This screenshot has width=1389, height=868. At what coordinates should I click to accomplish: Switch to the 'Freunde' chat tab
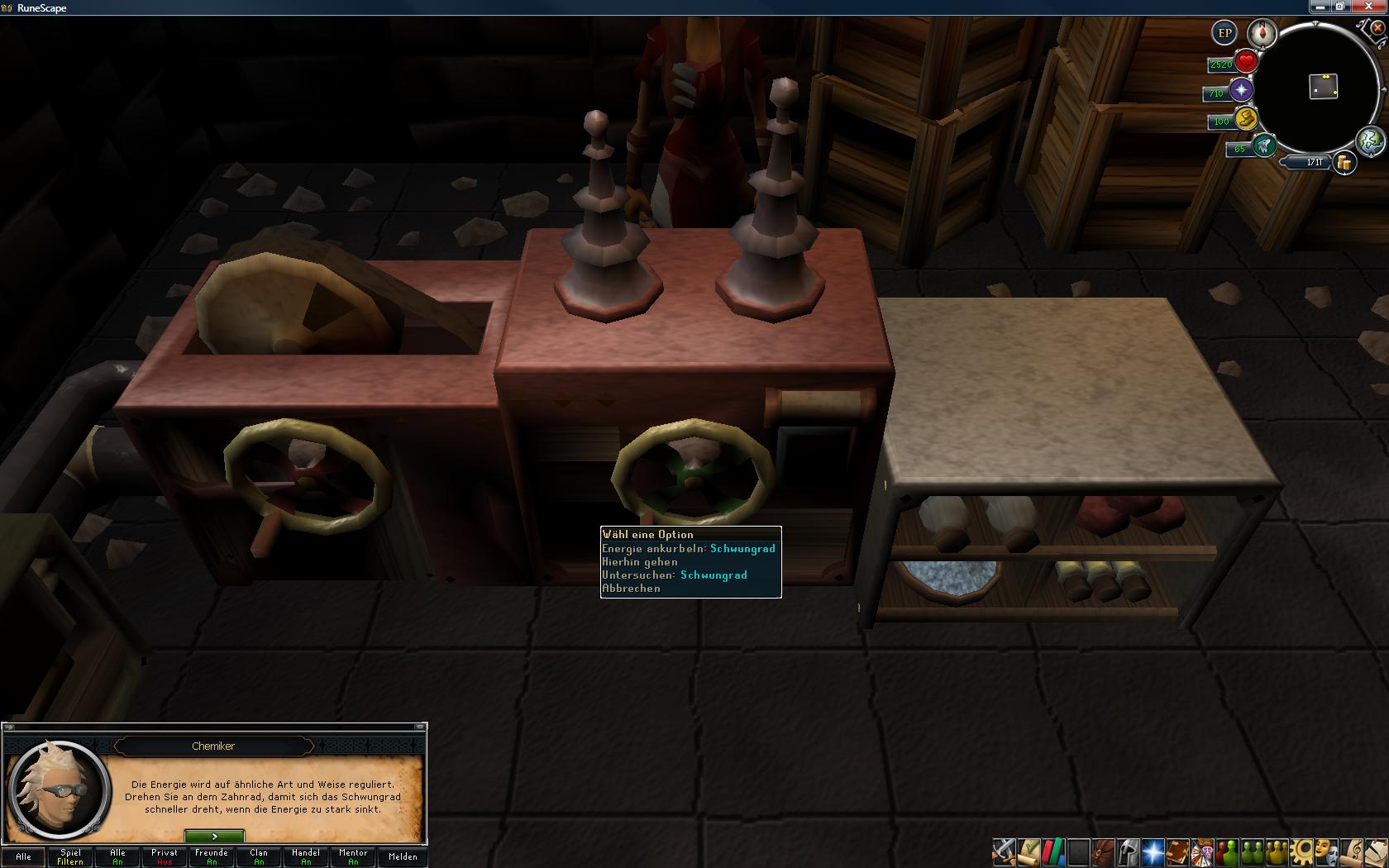click(x=212, y=856)
